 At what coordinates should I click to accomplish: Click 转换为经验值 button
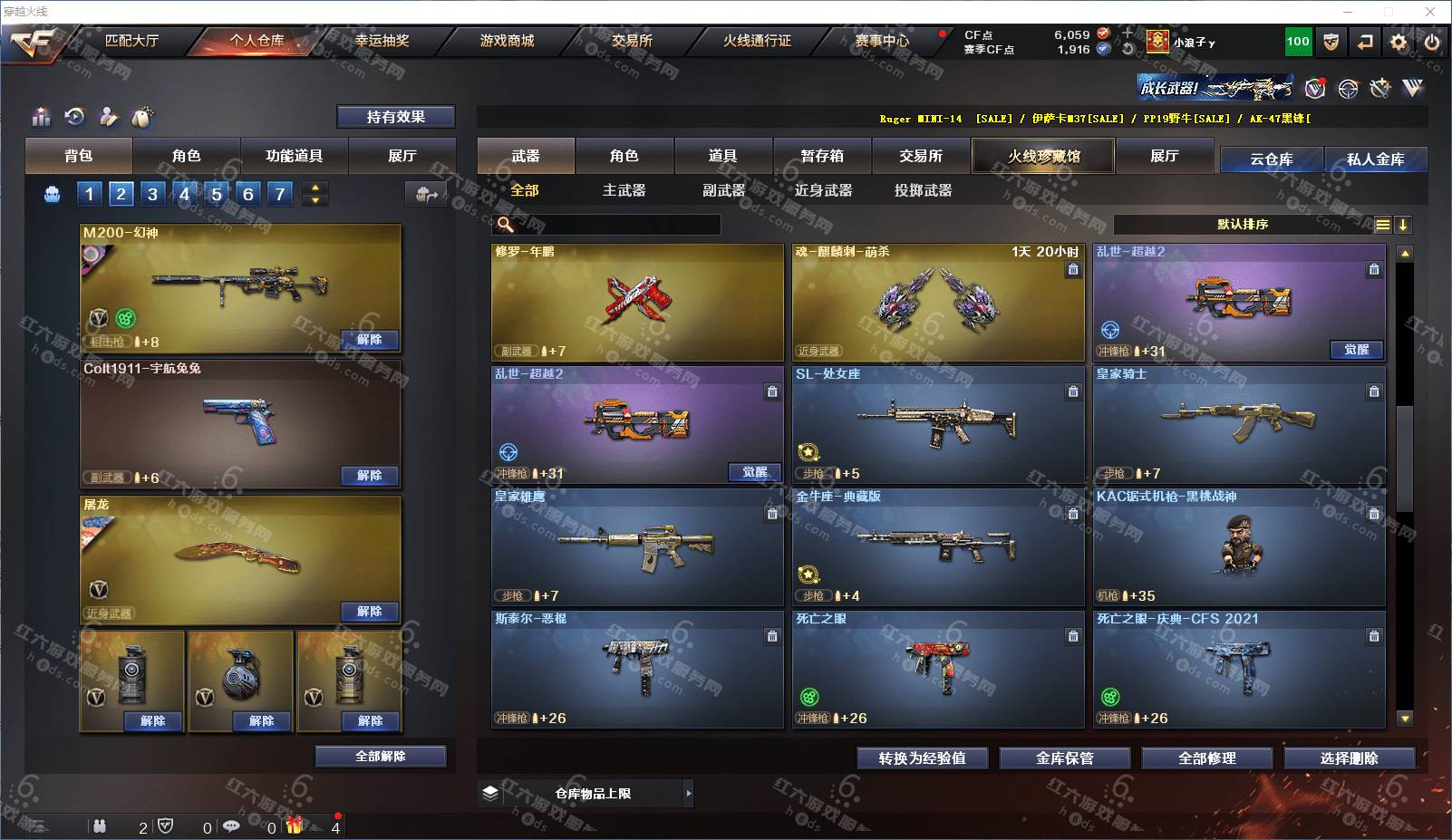point(922,758)
